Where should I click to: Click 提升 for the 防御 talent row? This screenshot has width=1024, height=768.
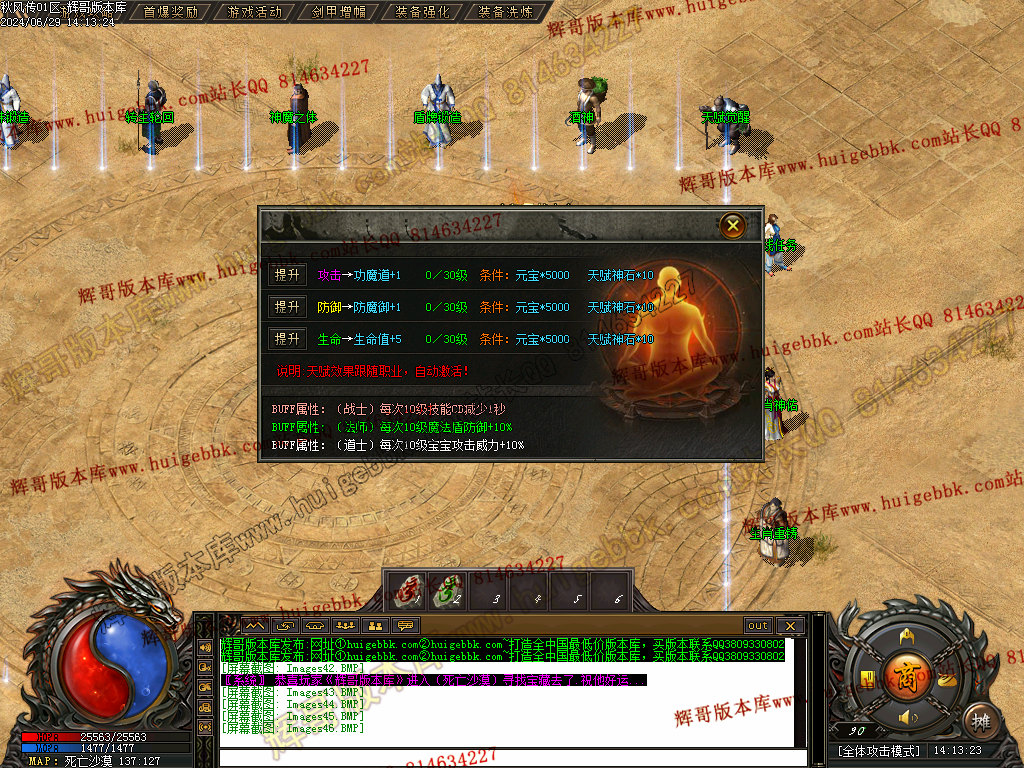(287, 307)
